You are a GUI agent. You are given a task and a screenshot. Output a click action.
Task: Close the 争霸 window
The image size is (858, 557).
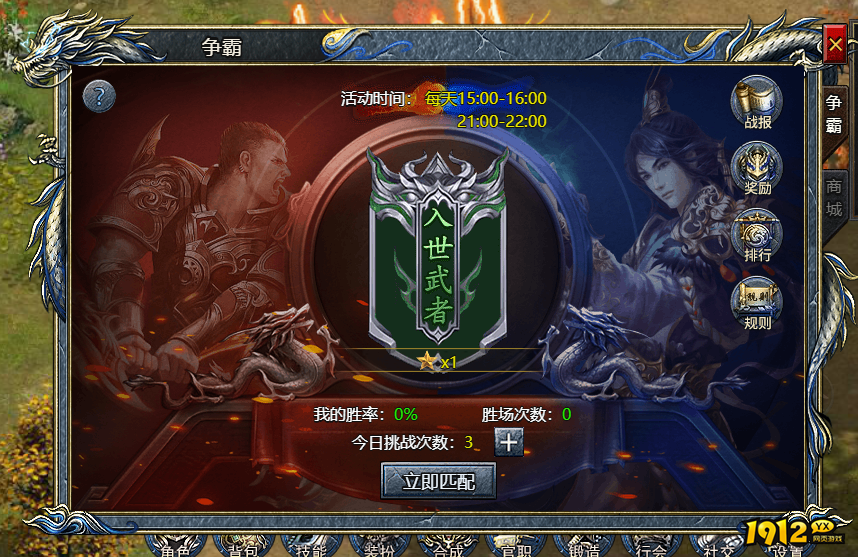(x=834, y=45)
